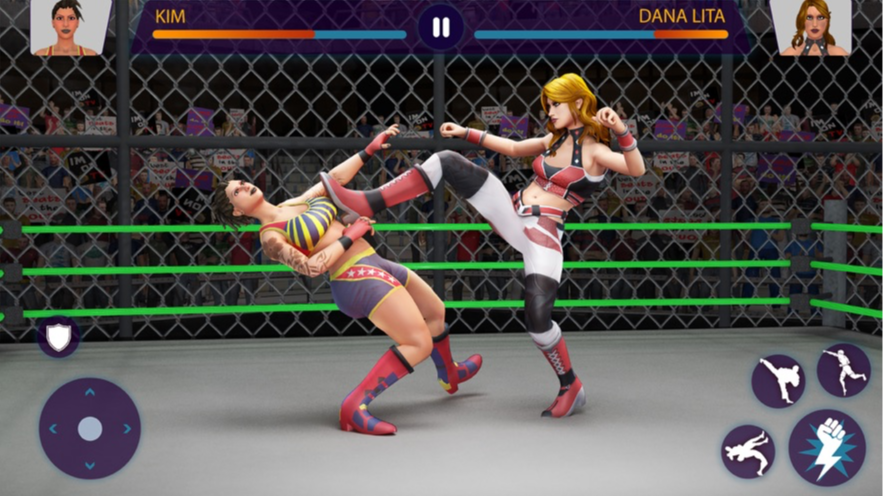This screenshot has height=496, width=883.
Task: Click Kim's fighter portrait
Action: [x=71, y=27]
